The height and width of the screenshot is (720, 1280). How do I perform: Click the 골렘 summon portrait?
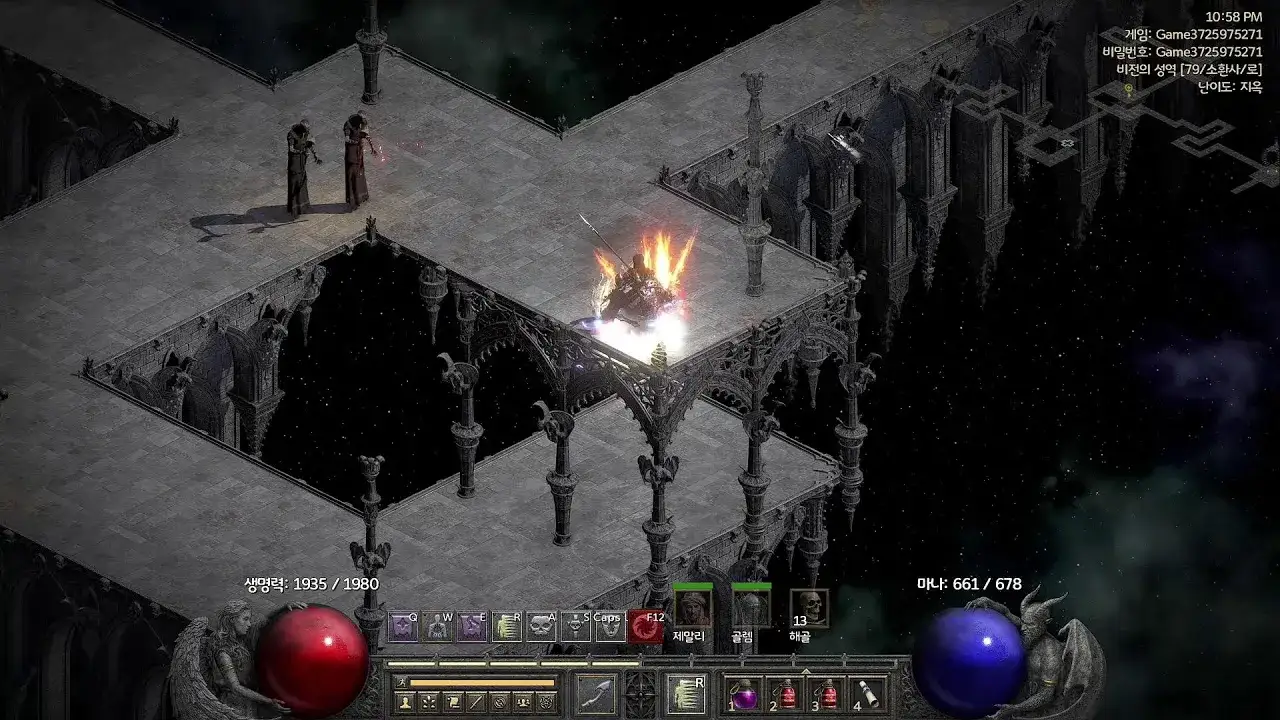tap(750, 610)
